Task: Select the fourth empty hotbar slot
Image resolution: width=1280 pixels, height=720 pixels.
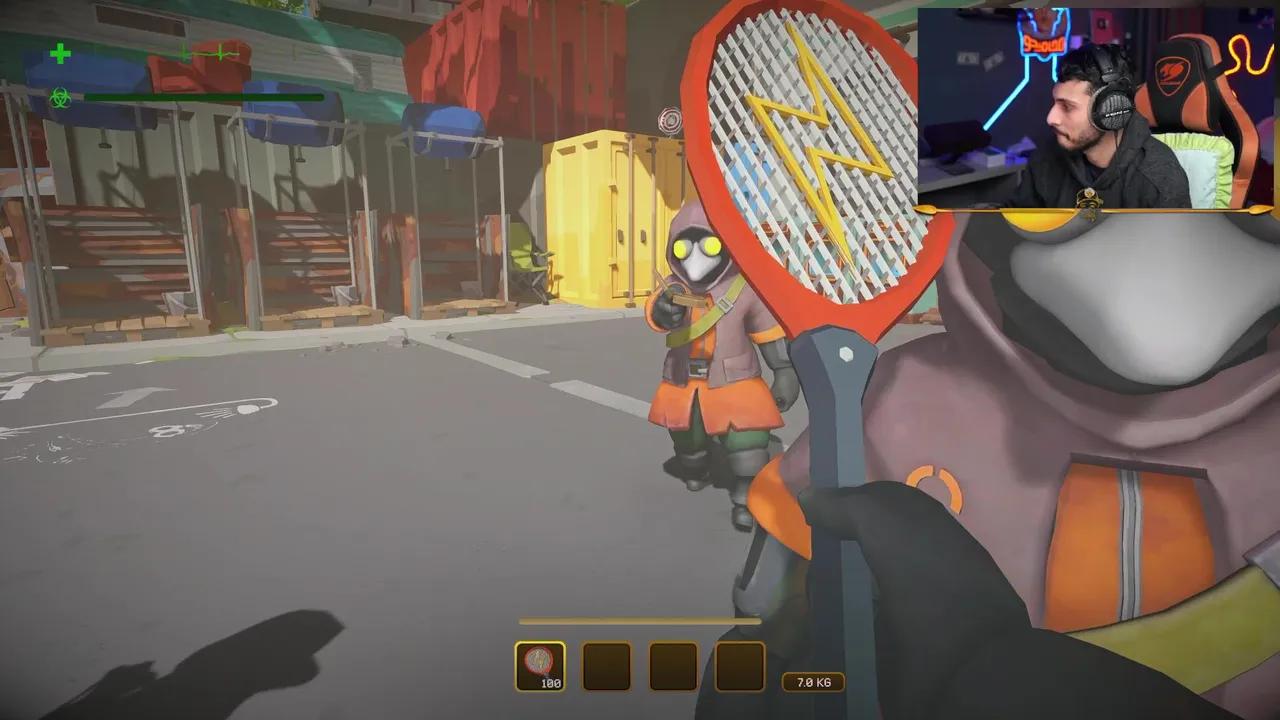Action: tap(740, 663)
